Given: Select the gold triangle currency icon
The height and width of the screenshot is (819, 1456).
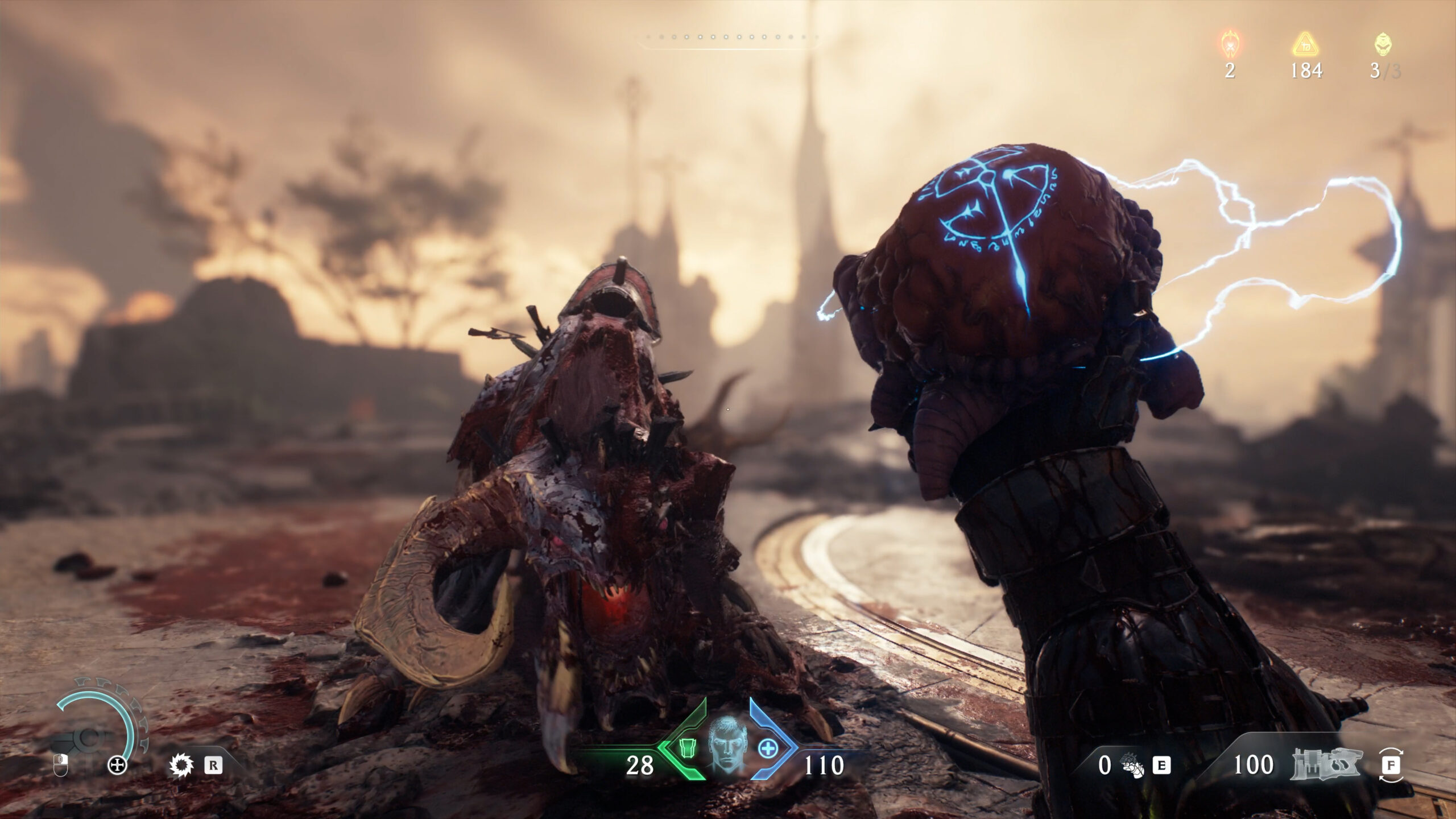Looking at the screenshot, I should [x=1306, y=43].
